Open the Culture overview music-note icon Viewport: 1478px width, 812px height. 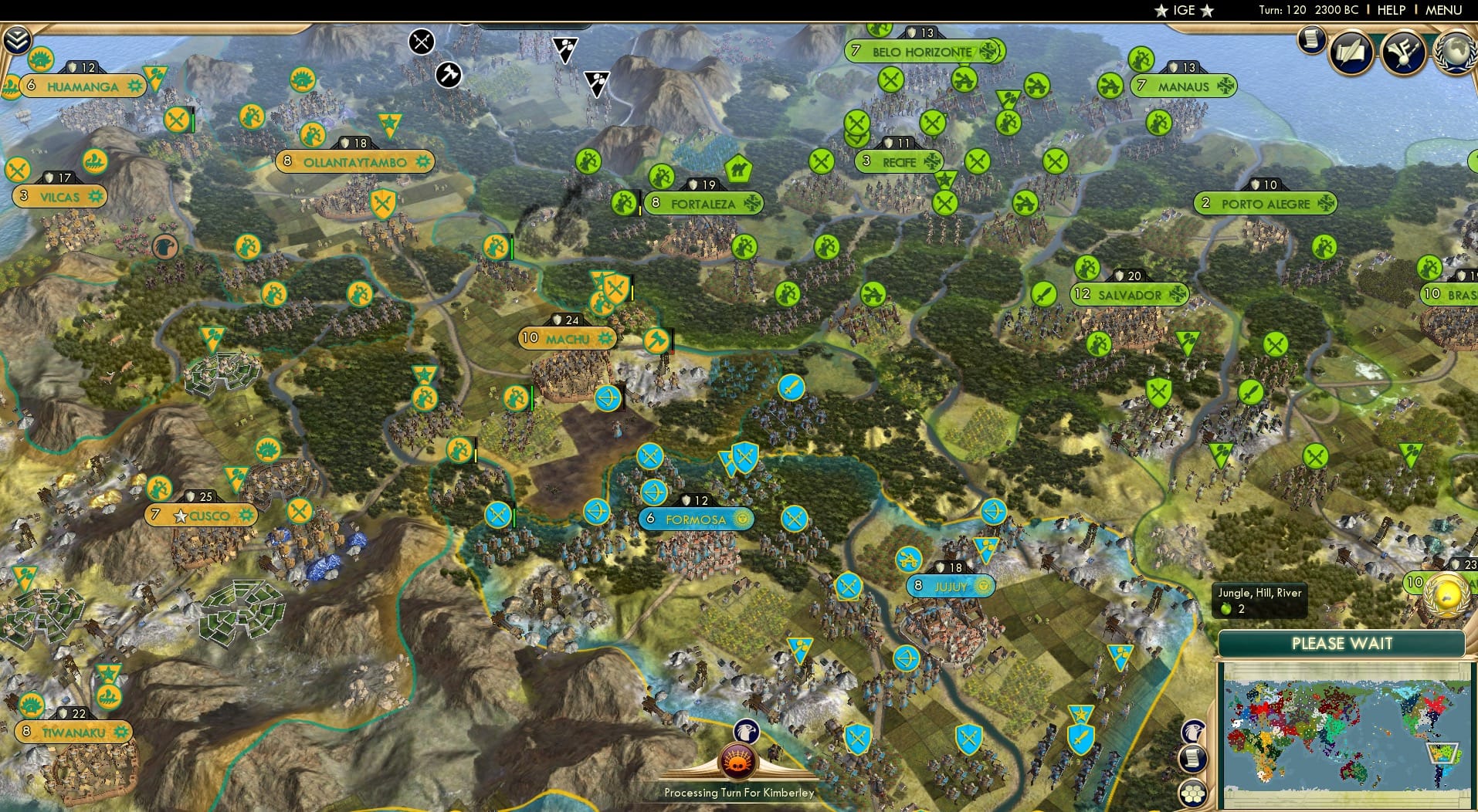coord(1405,52)
